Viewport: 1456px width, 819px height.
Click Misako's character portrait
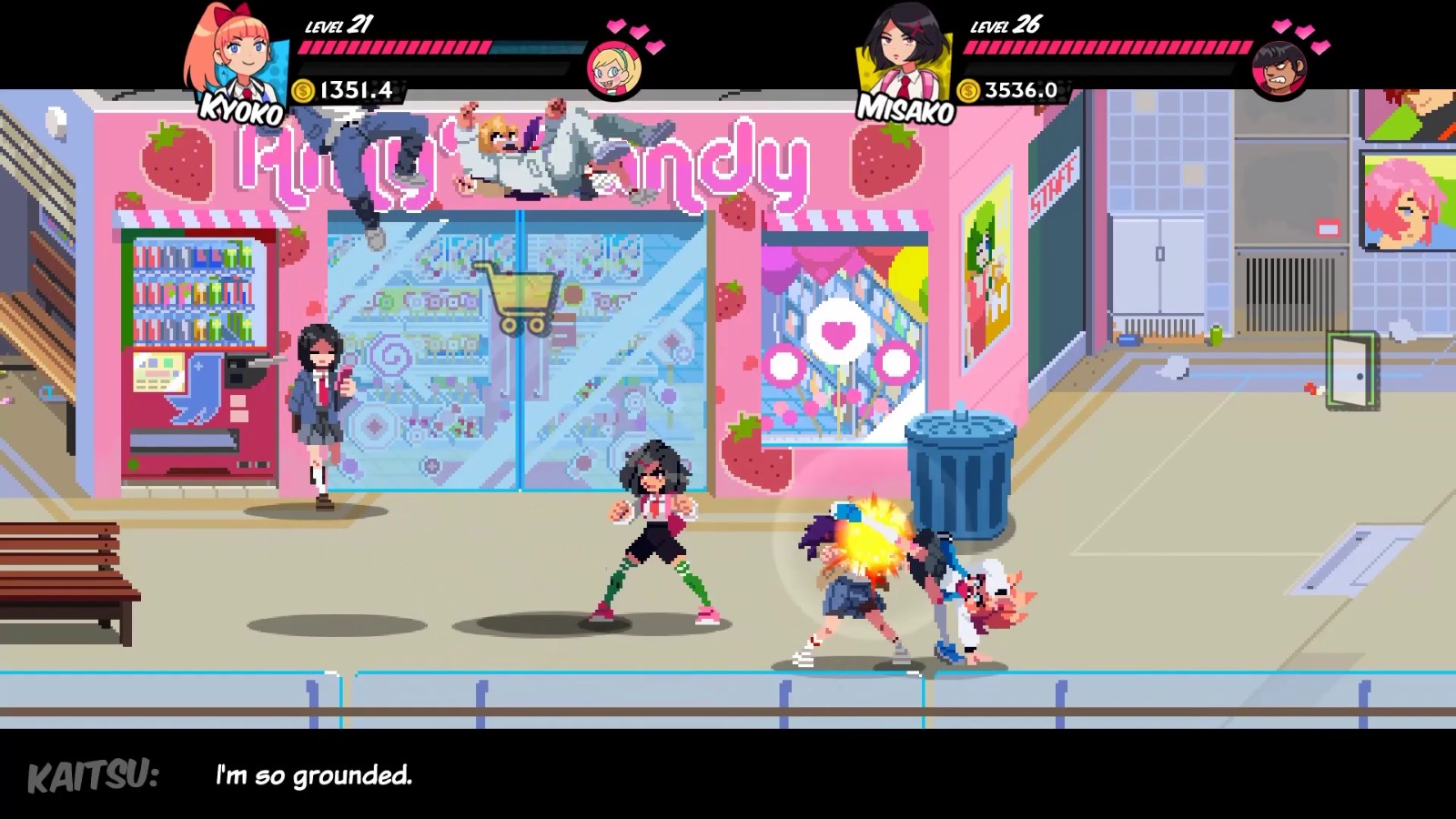901,50
